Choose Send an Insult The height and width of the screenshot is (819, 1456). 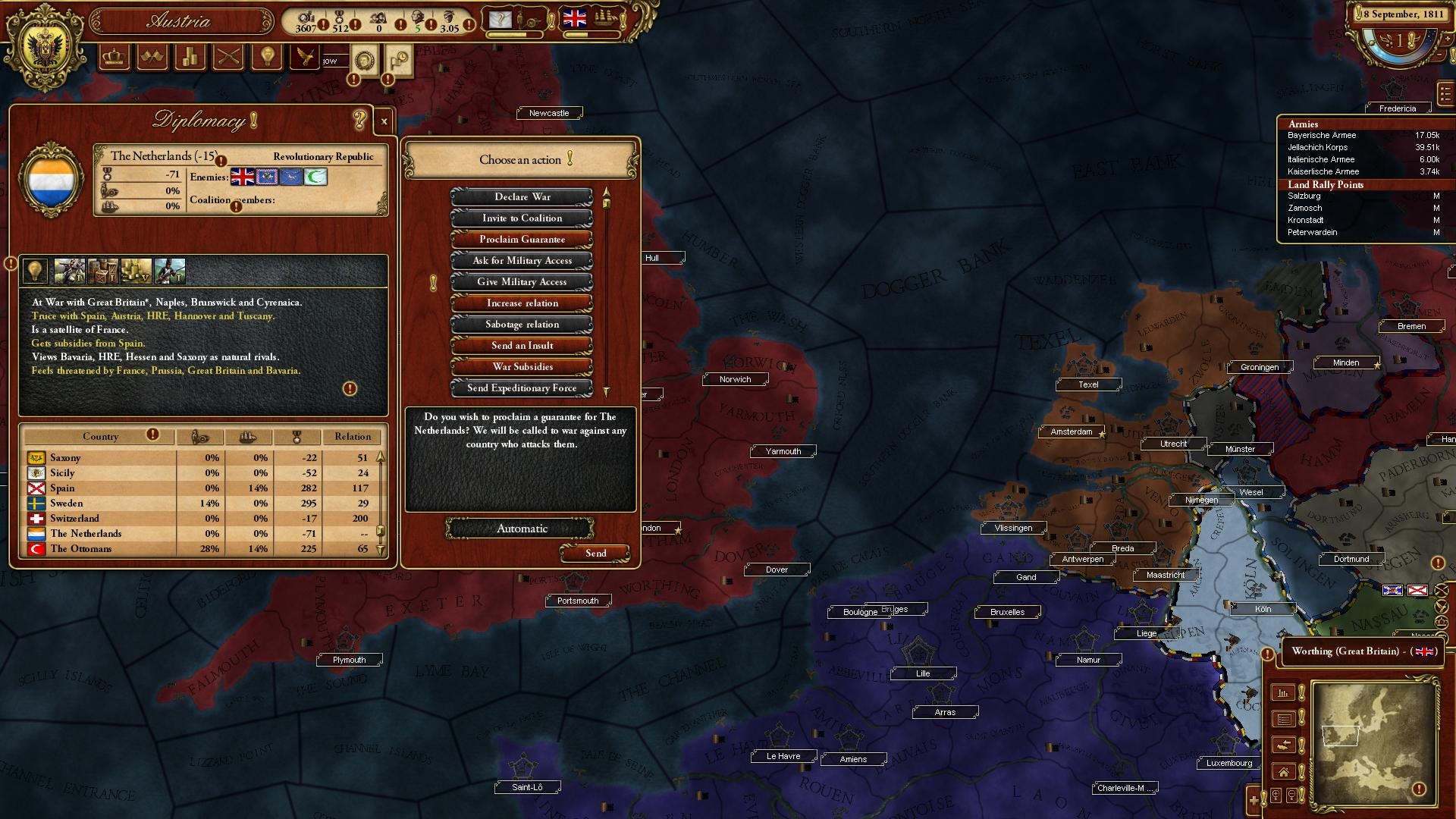pos(522,346)
